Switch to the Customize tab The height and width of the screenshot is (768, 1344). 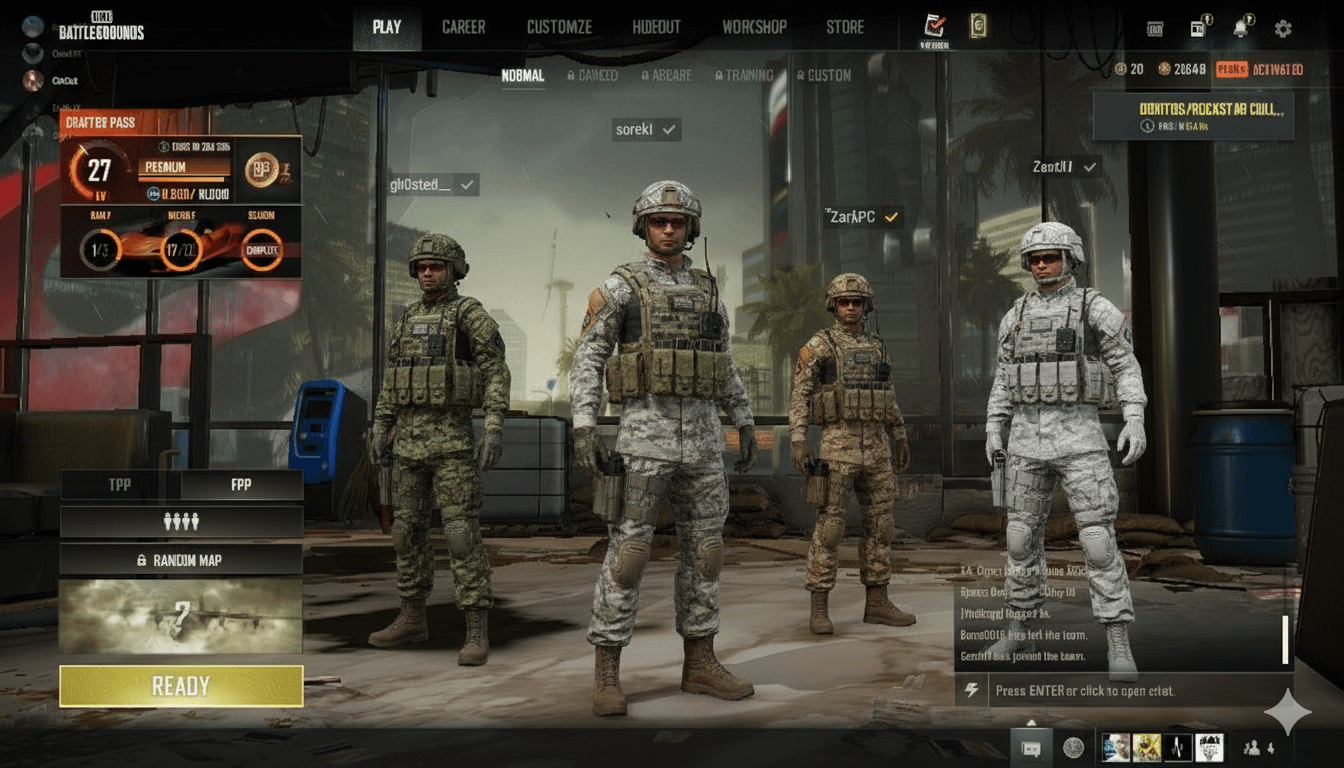(x=559, y=27)
